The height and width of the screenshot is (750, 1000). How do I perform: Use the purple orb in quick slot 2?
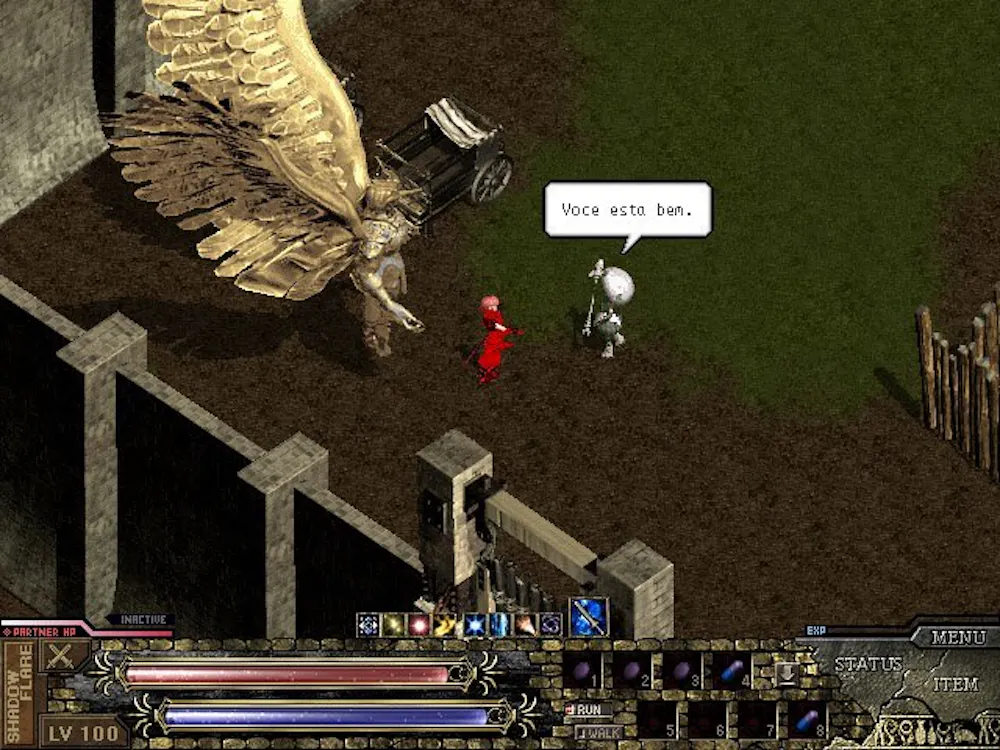coord(632,670)
